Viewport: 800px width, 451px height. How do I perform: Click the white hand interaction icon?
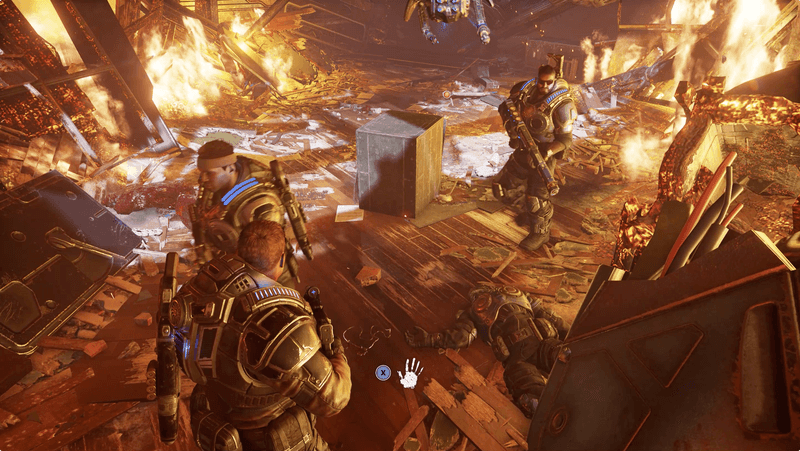pyautogui.click(x=410, y=374)
